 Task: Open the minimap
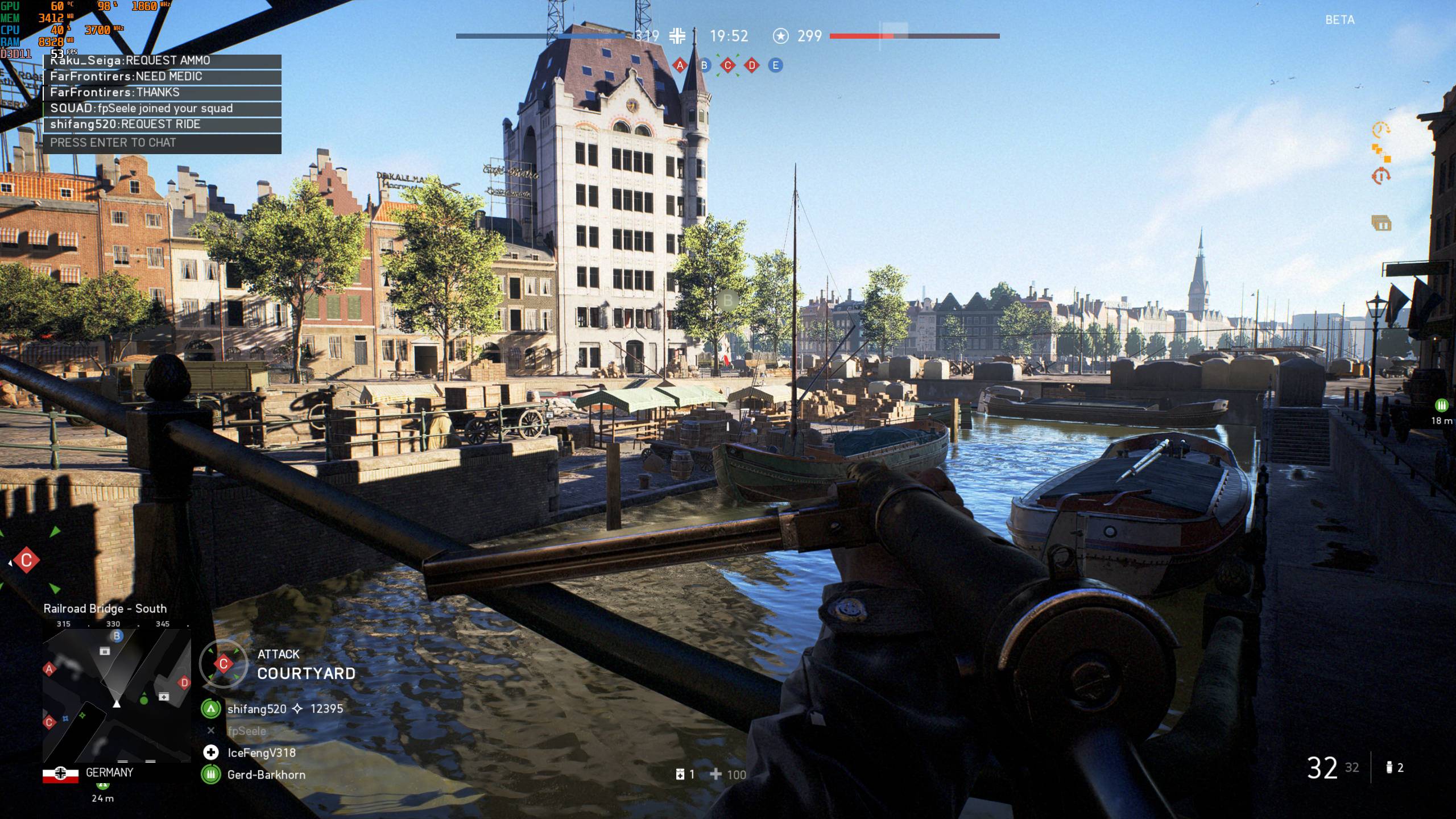point(117,695)
